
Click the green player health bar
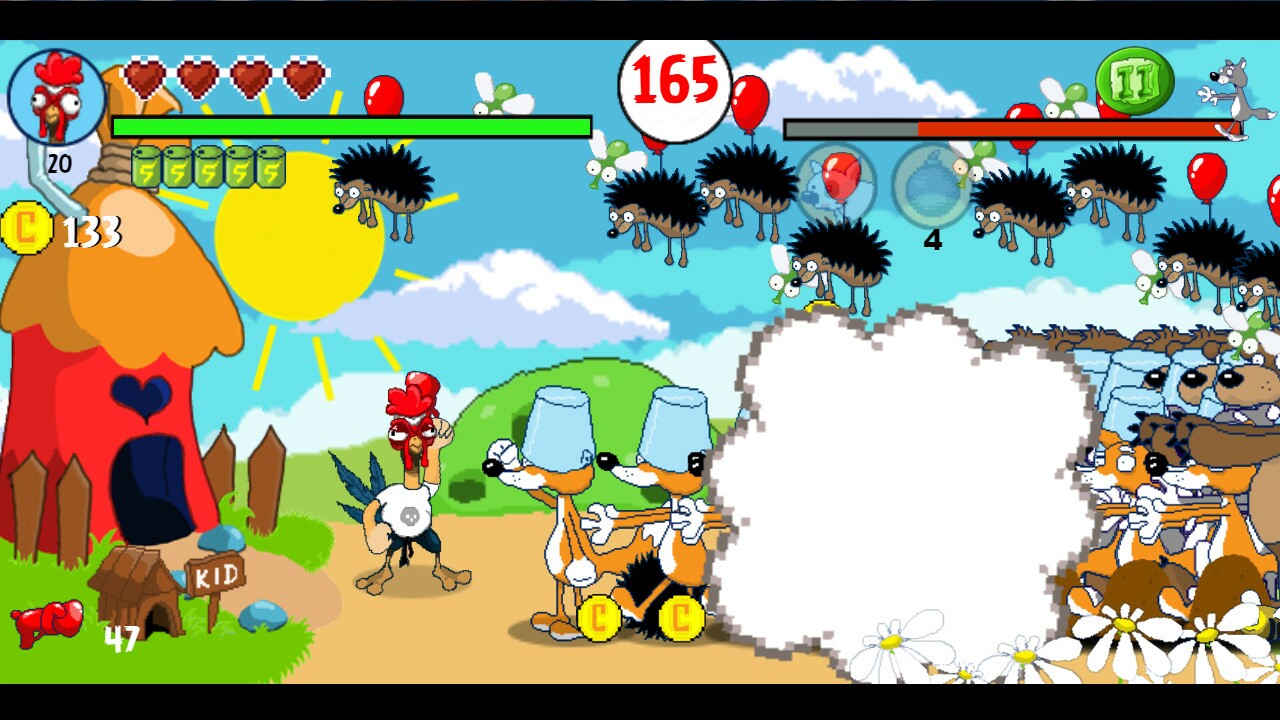(x=350, y=128)
